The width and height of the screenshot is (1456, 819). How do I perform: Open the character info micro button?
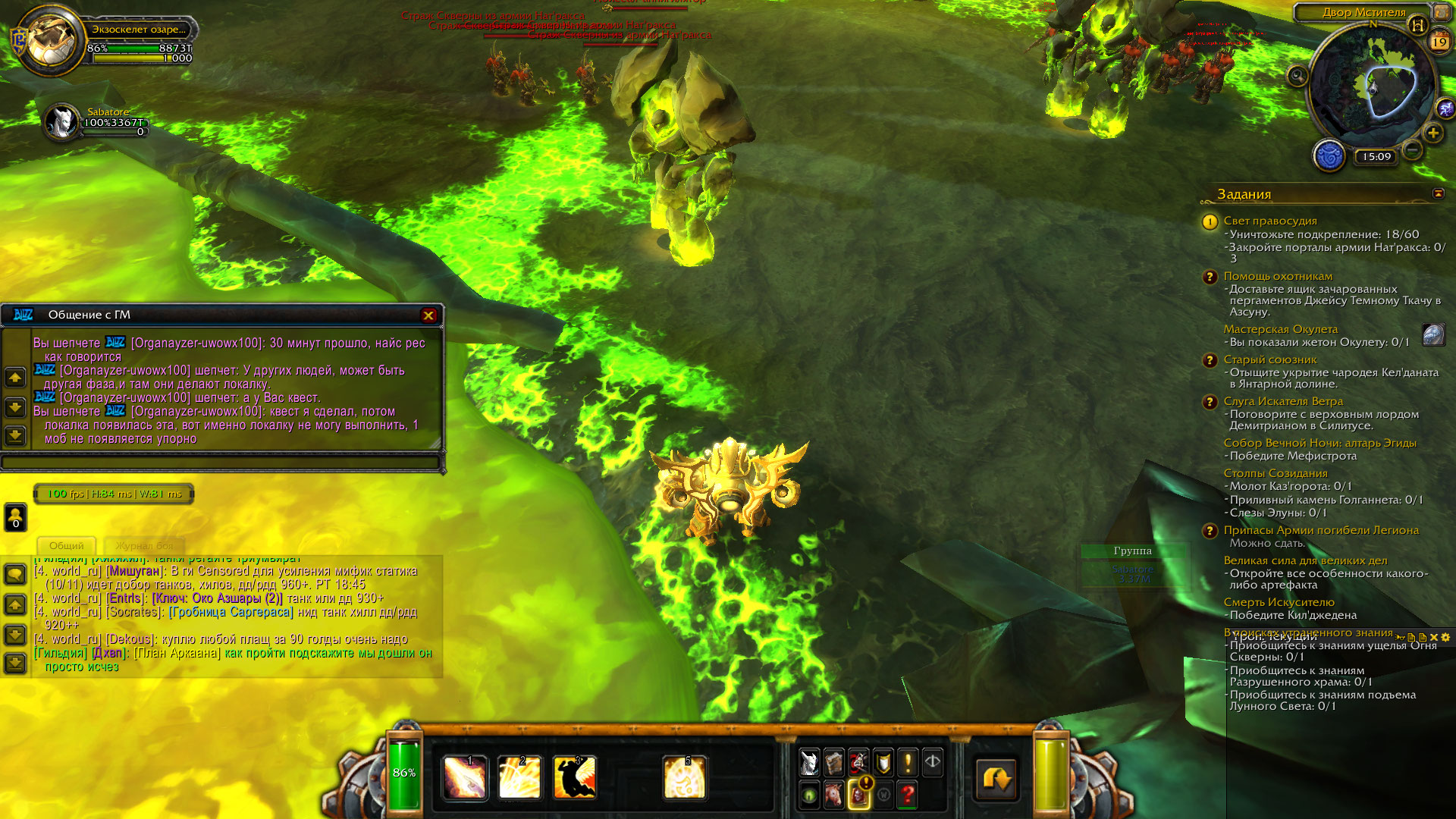pos(809,763)
